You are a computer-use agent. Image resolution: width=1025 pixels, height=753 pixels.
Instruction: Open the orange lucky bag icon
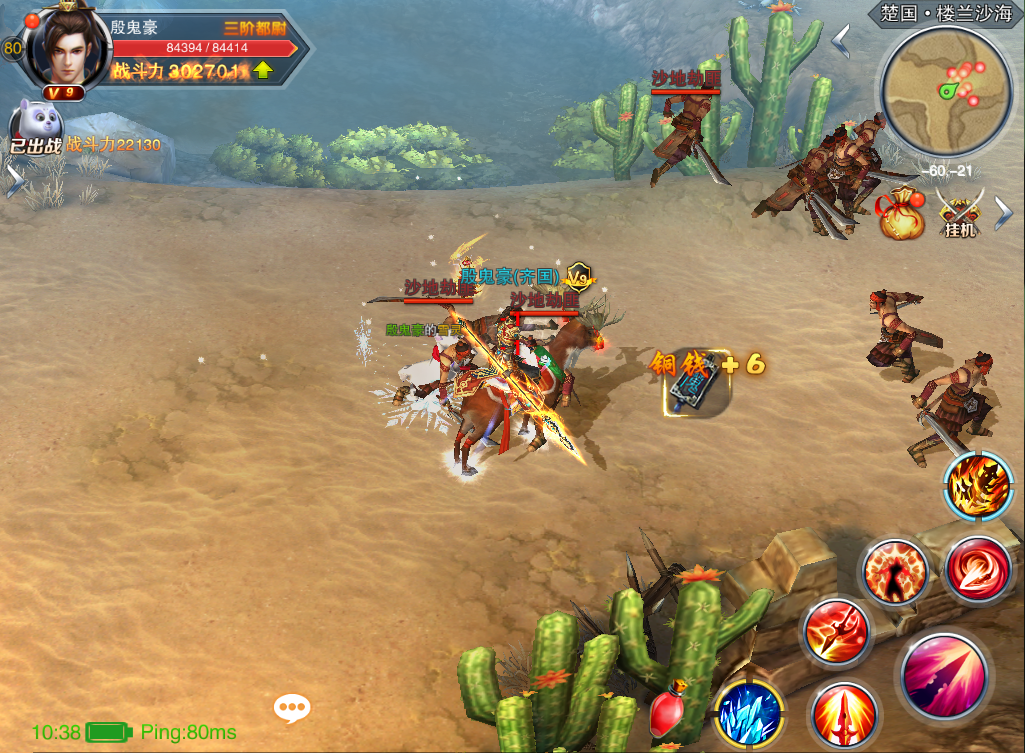[x=901, y=213]
